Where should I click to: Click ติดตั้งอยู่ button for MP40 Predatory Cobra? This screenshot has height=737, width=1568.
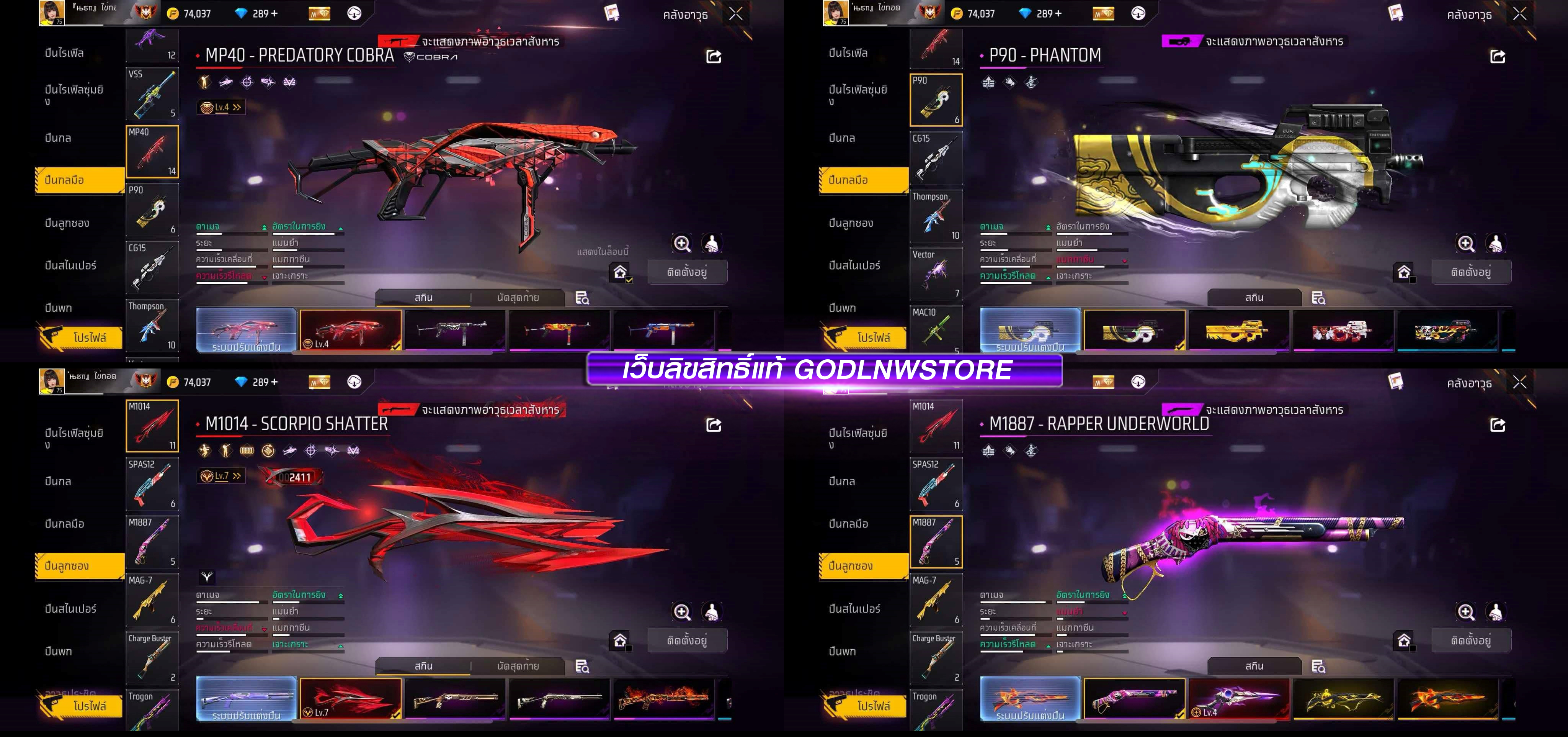(x=687, y=272)
